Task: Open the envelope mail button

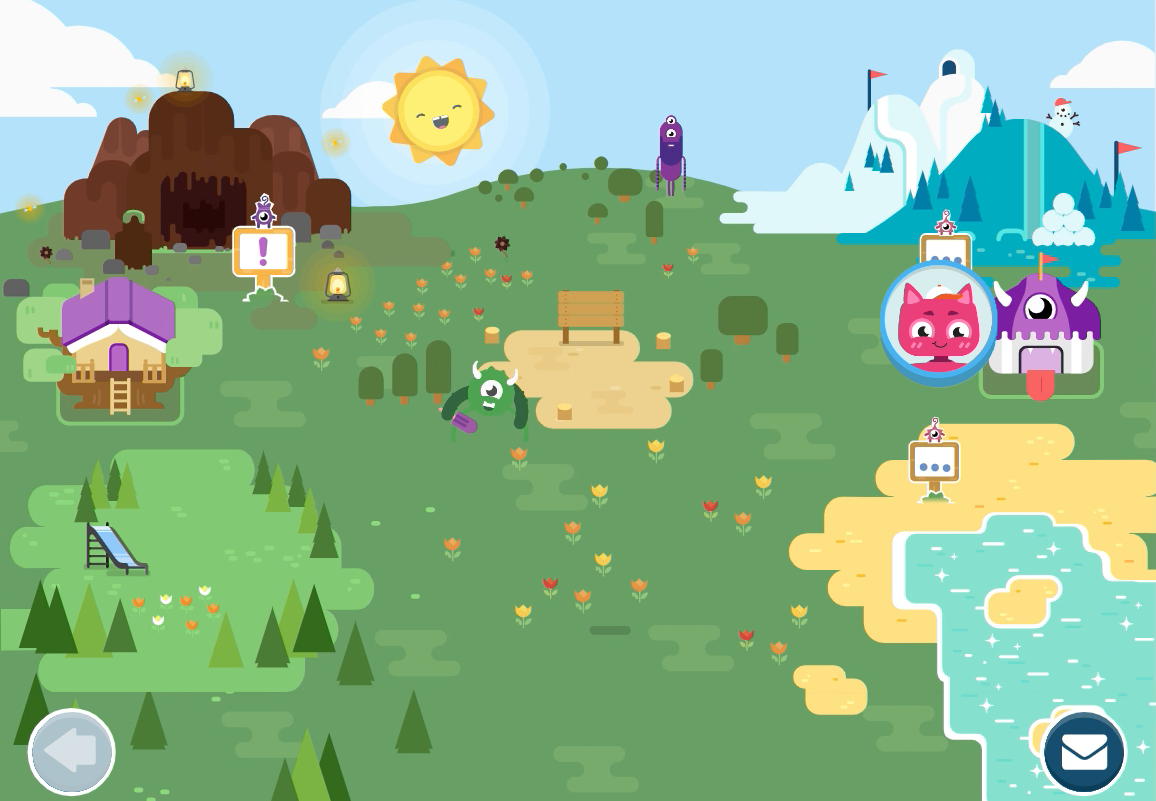Action: coord(1084,752)
